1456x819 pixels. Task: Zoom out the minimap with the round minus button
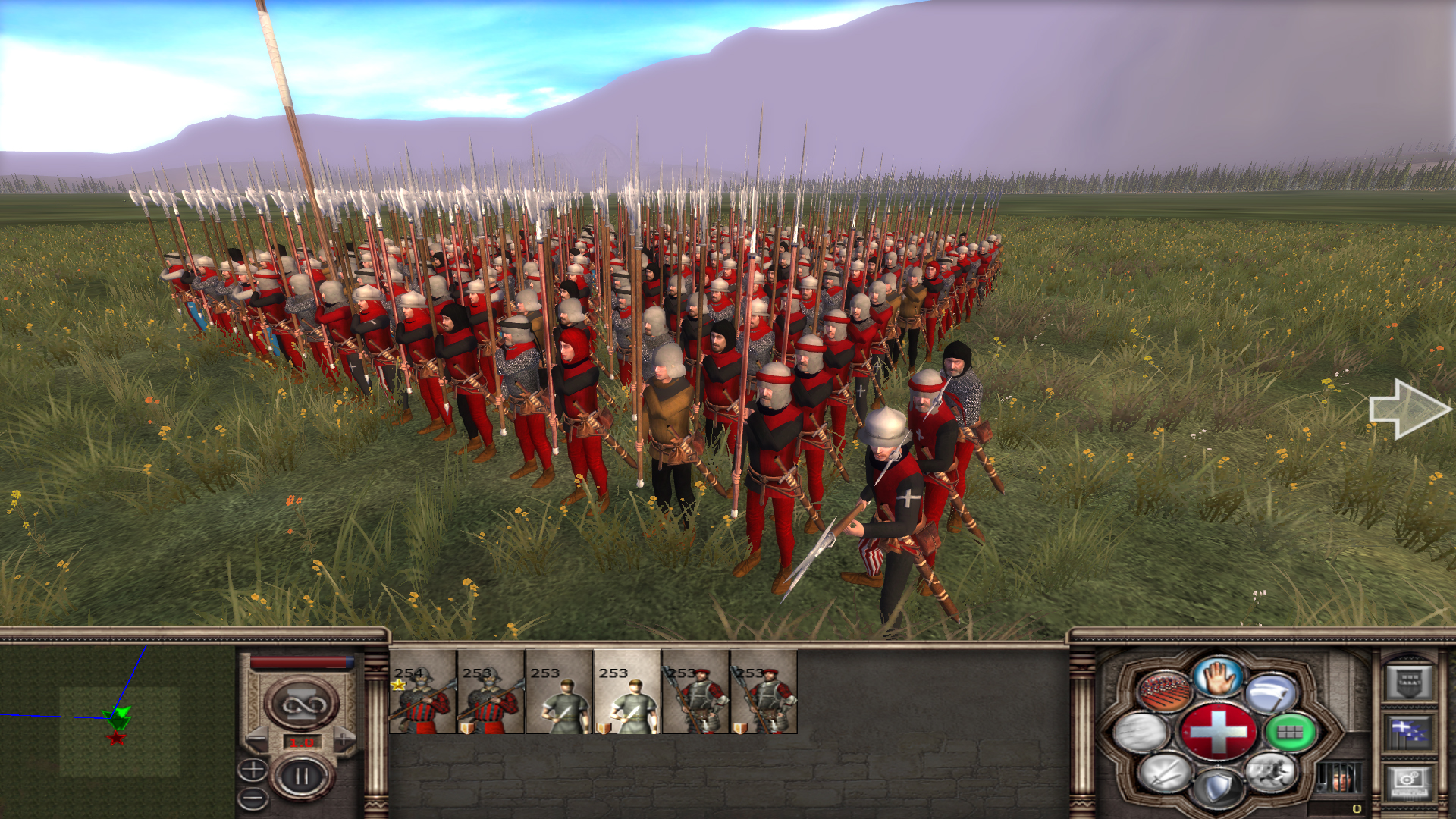click(x=253, y=798)
